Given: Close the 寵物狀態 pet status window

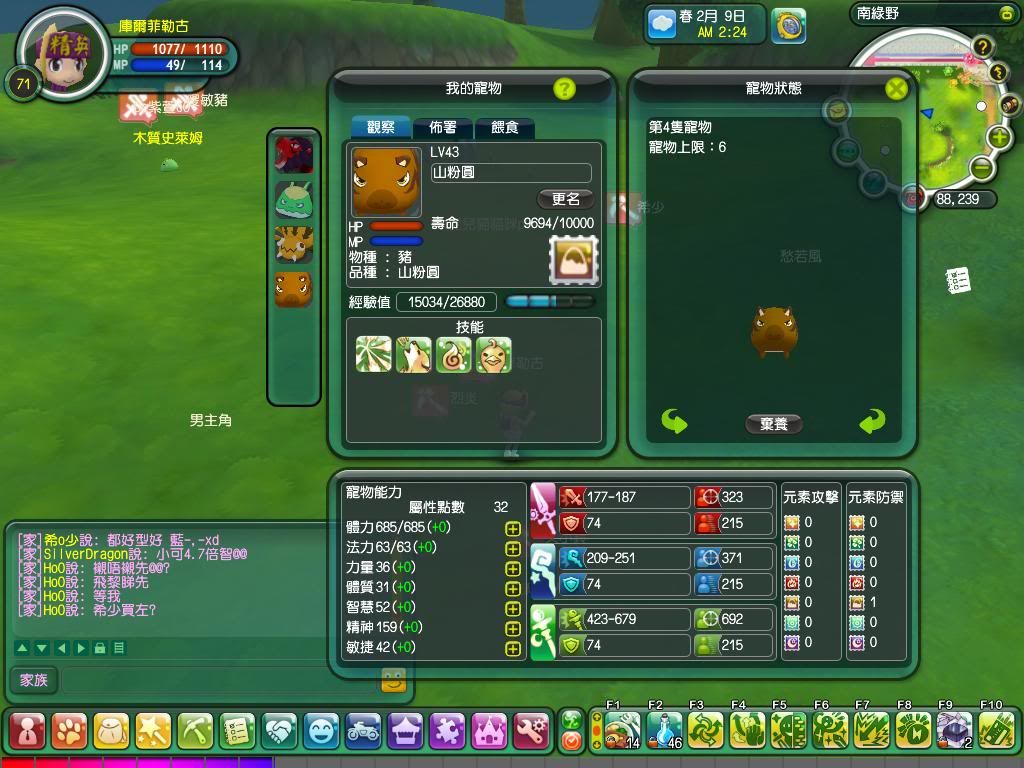Looking at the screenshot, I should (896, 89).
